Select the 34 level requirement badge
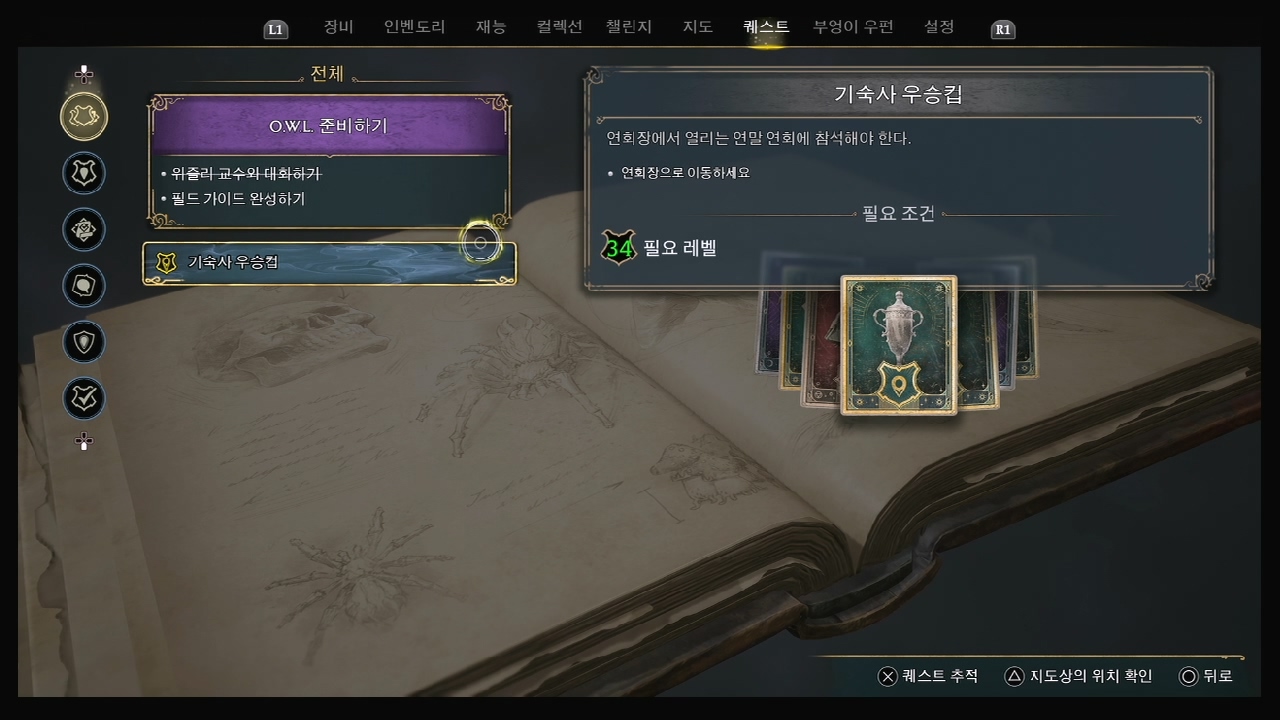The image size is (1280, 720). 619,248
